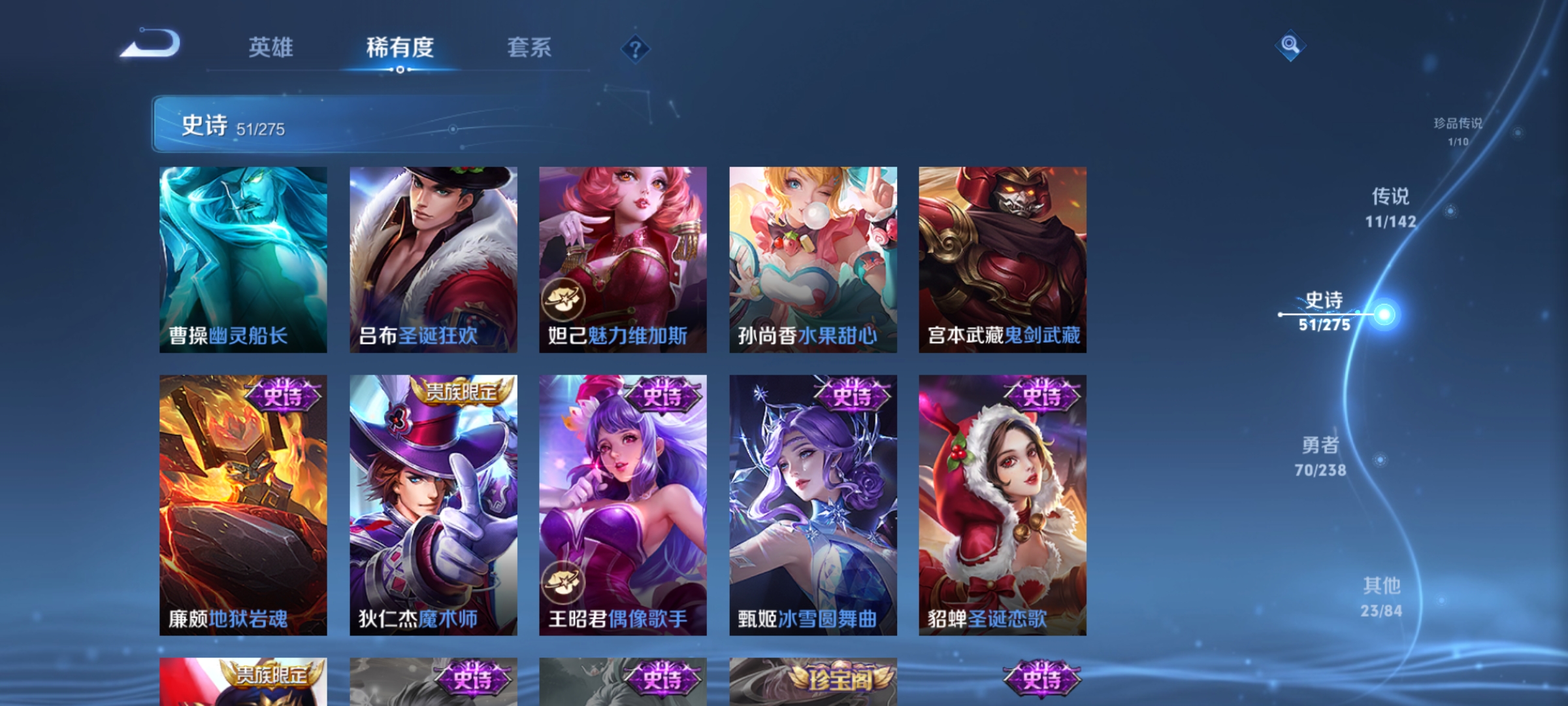Open 曹操幽灵船长 skin thumbnail
1568x706 pixels.
click(x=243, y=258)
